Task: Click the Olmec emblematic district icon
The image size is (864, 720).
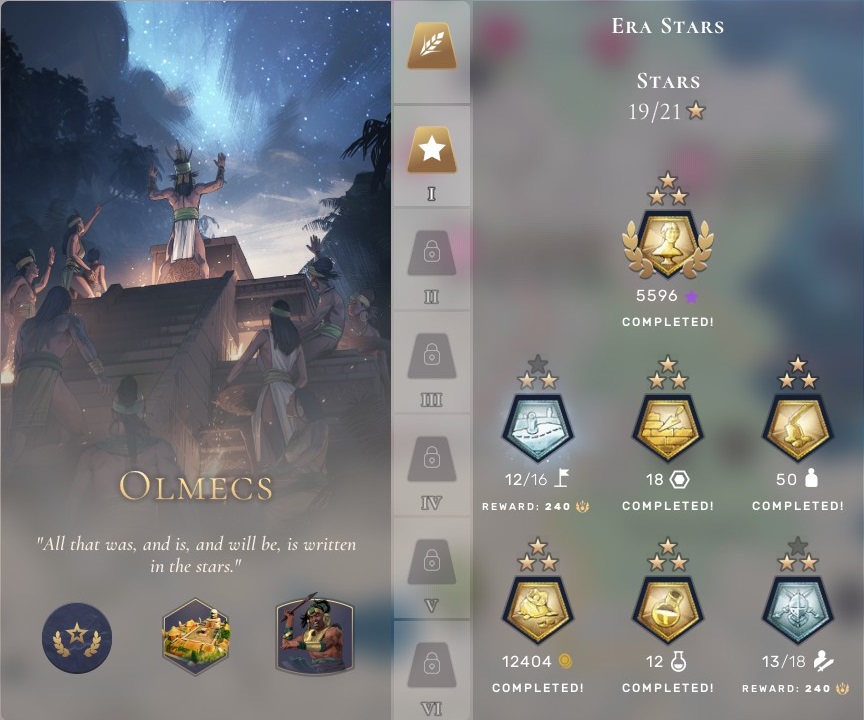Action: (196, 637)
